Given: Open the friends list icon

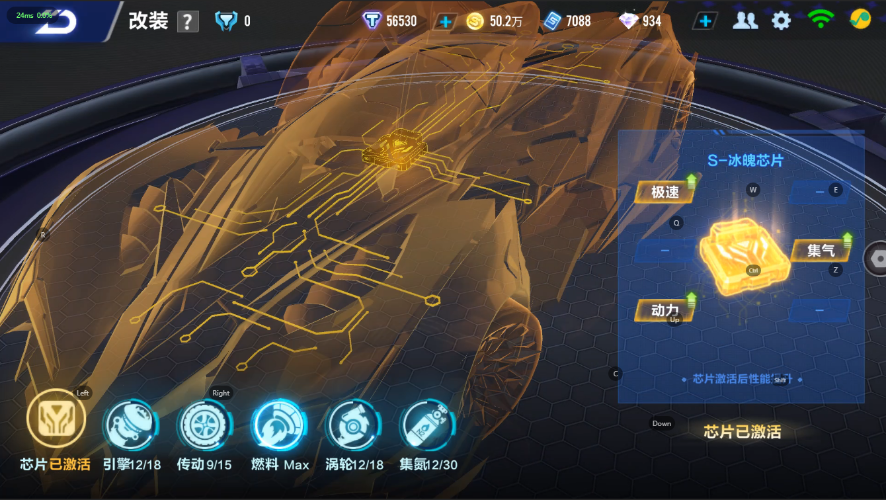Looking at the screenshot, I should 745,21.
